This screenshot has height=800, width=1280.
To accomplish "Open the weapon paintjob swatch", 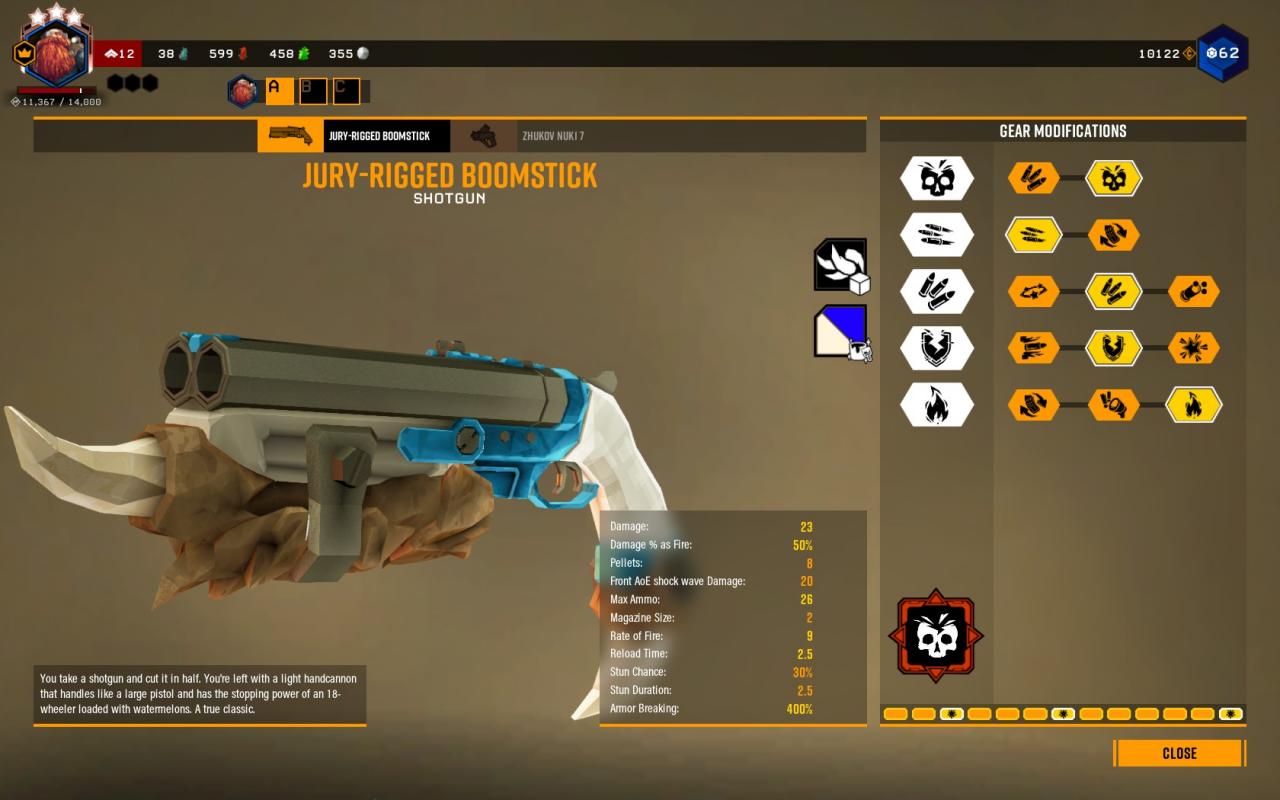I will 840,331.
